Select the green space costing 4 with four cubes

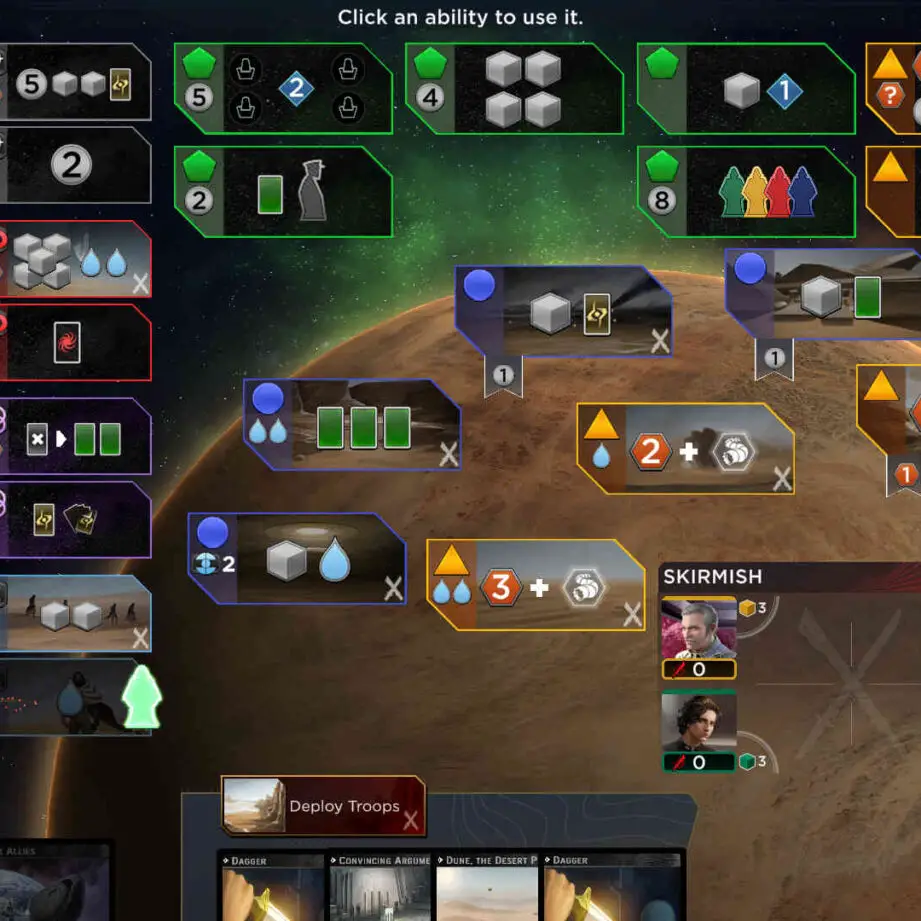(x=513, y=89)
